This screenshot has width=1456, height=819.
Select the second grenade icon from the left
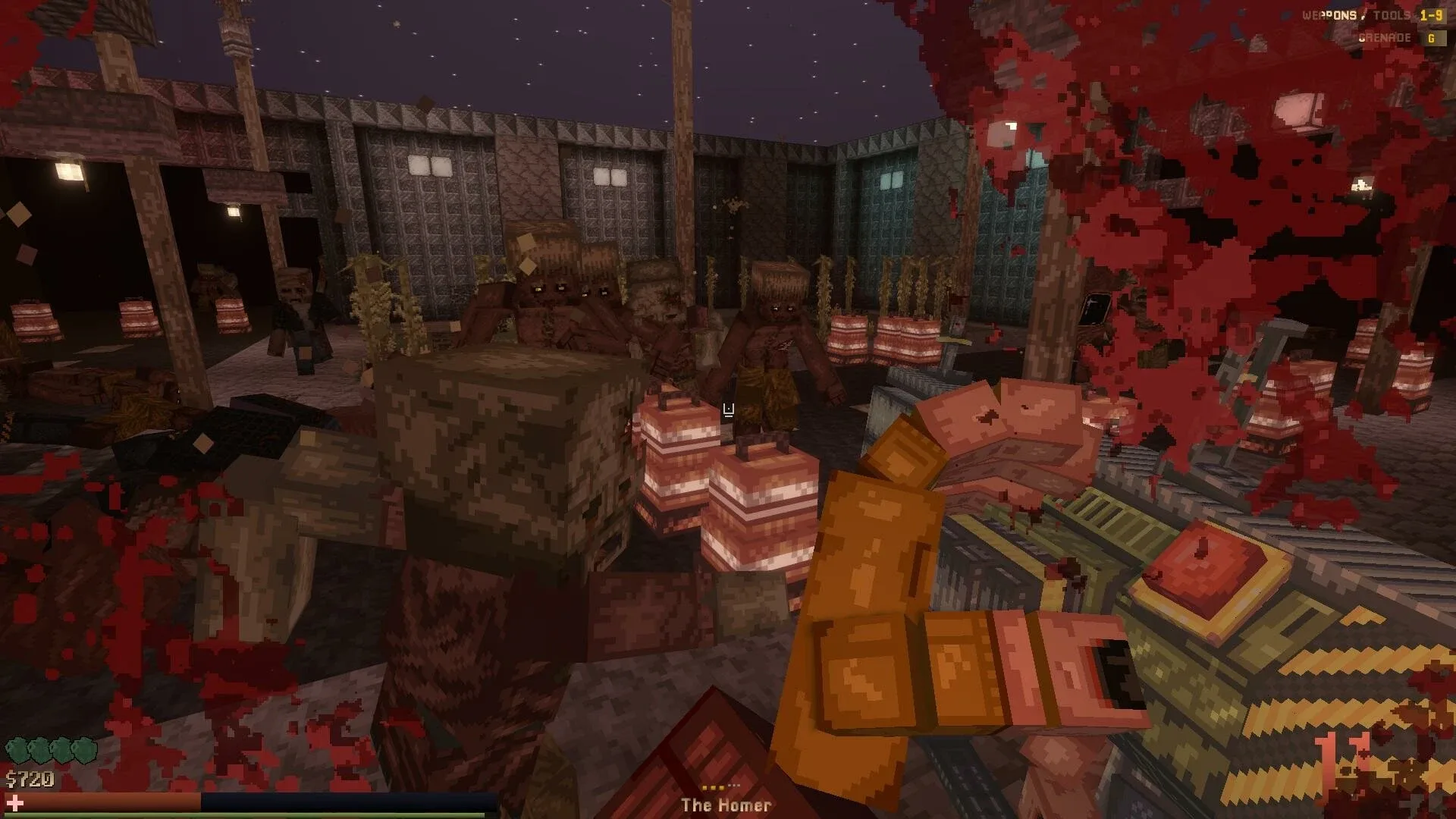[38, 749]
